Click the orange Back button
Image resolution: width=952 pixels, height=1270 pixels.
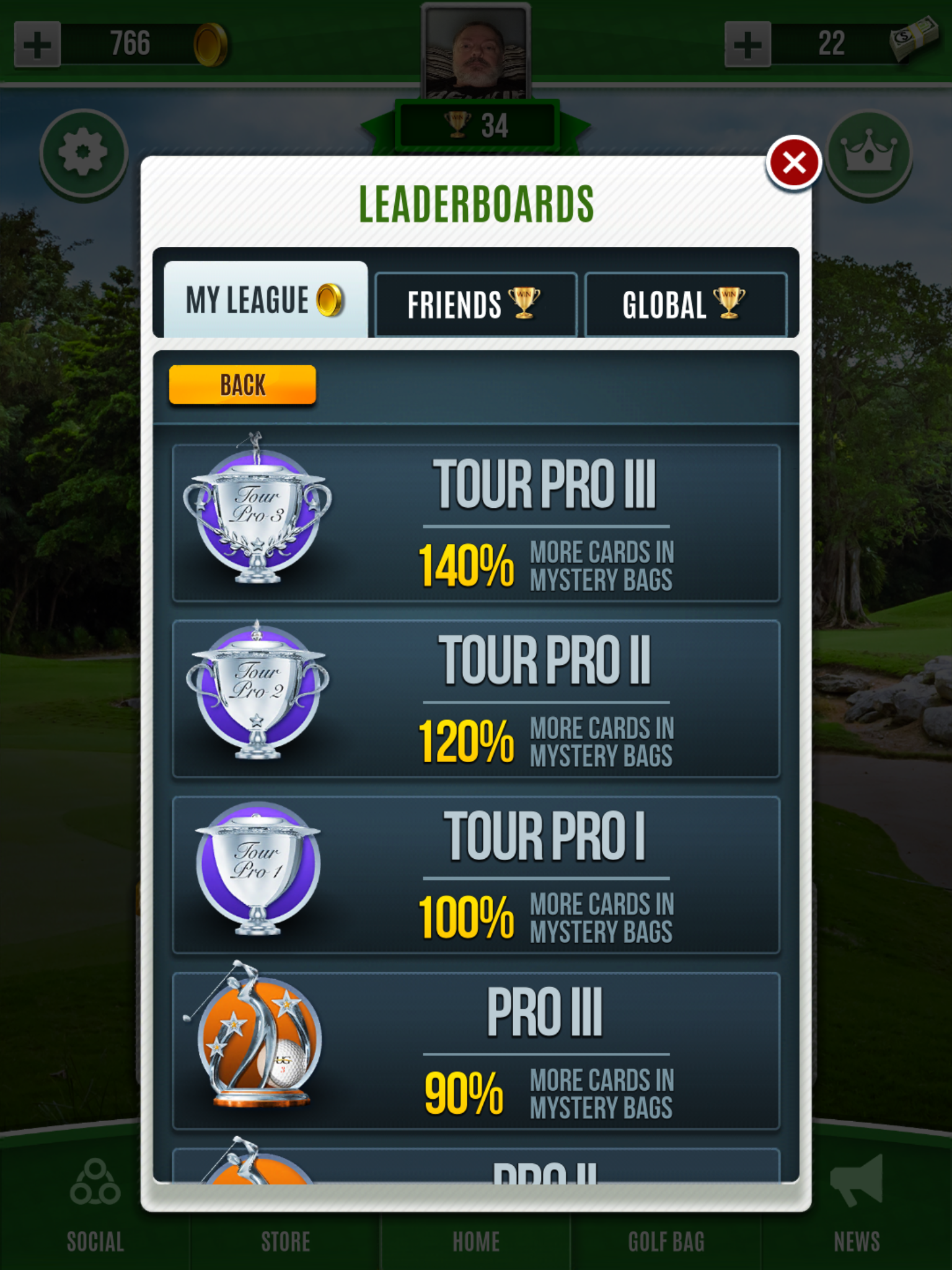(x=242, y=385)
